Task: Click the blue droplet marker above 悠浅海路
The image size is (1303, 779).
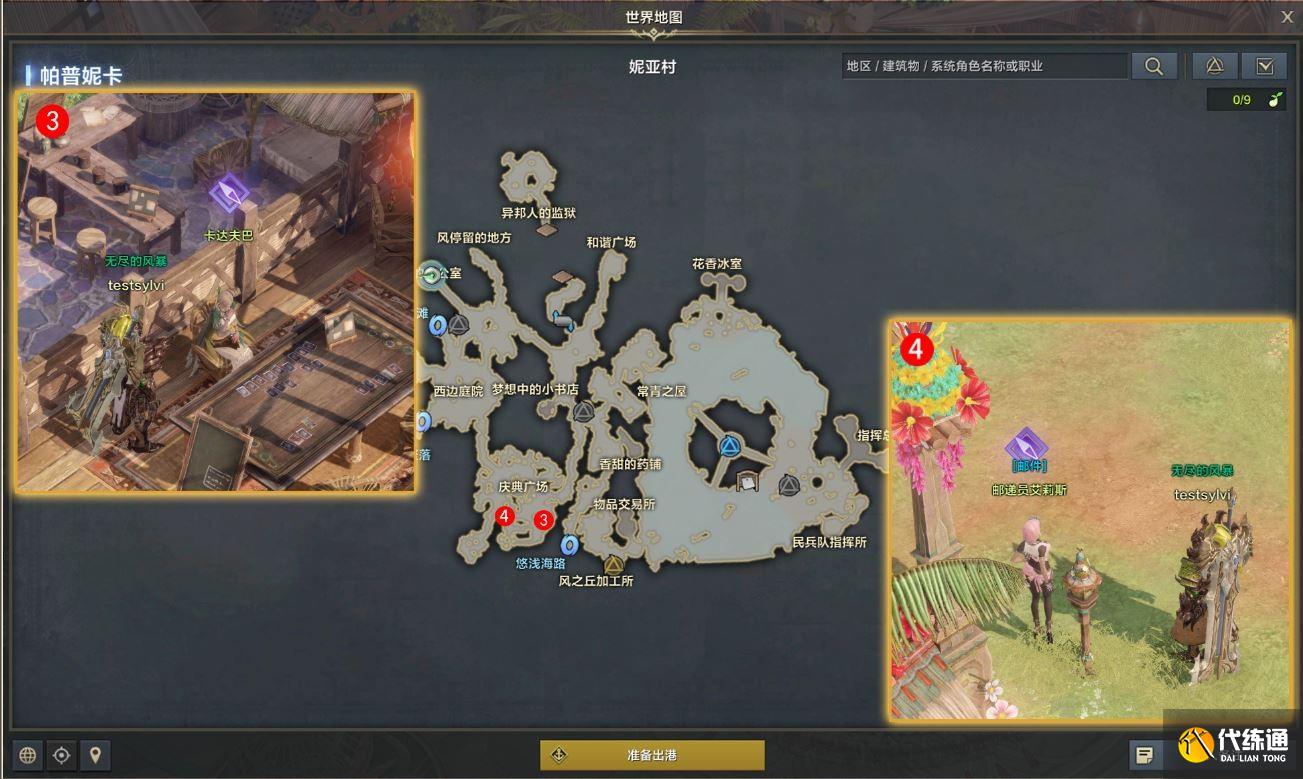Action: point(572,546)
